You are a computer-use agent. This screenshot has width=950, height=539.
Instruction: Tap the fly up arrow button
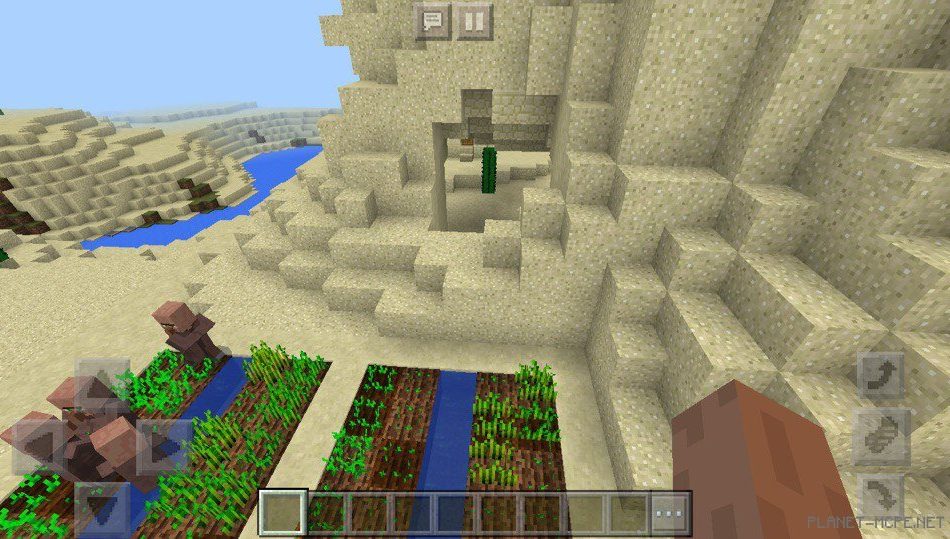(880, 375)
